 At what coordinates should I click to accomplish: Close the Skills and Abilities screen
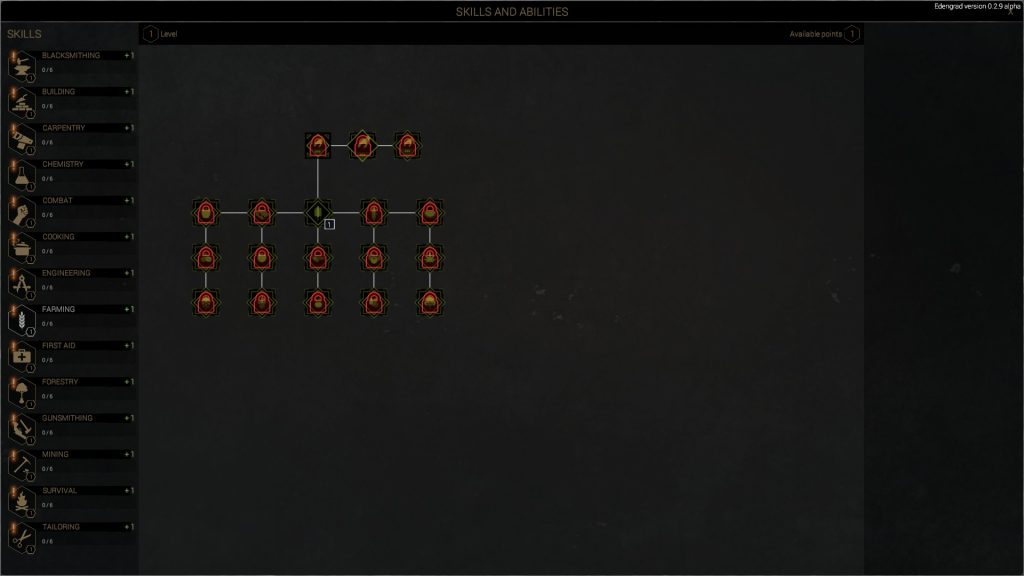tap(1010, 13)
